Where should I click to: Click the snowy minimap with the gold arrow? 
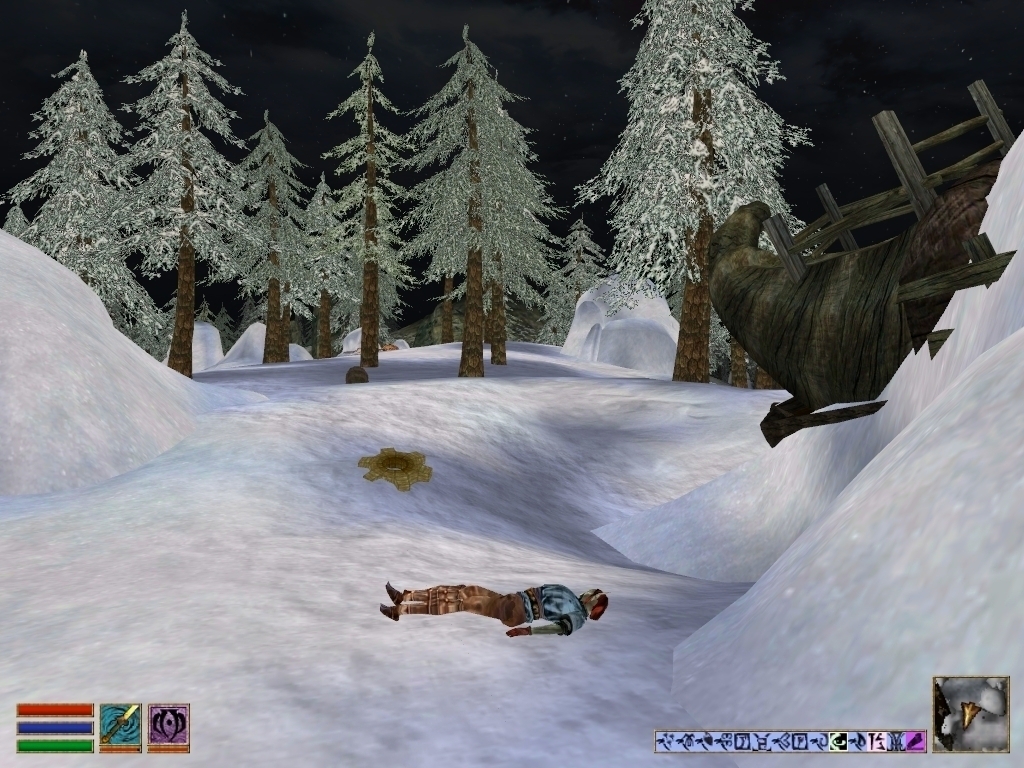click(970, 713)
